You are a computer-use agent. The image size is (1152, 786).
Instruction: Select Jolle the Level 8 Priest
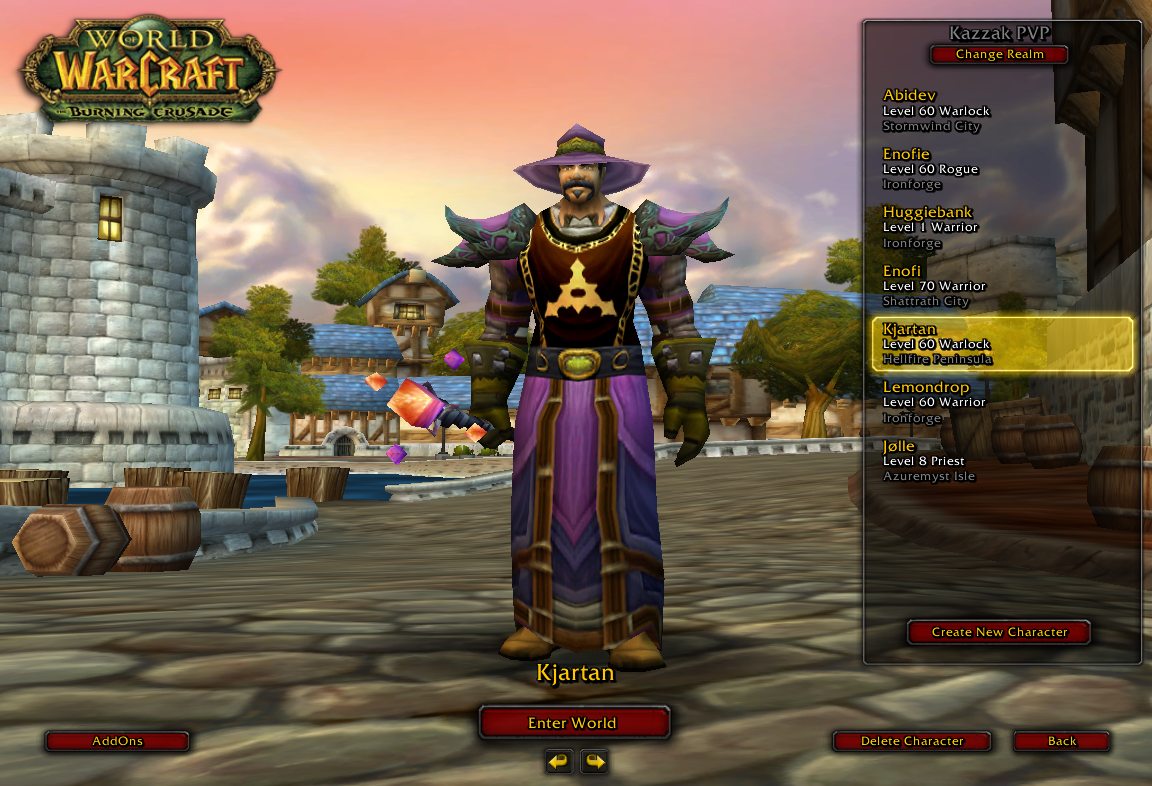coord(1000,461)
